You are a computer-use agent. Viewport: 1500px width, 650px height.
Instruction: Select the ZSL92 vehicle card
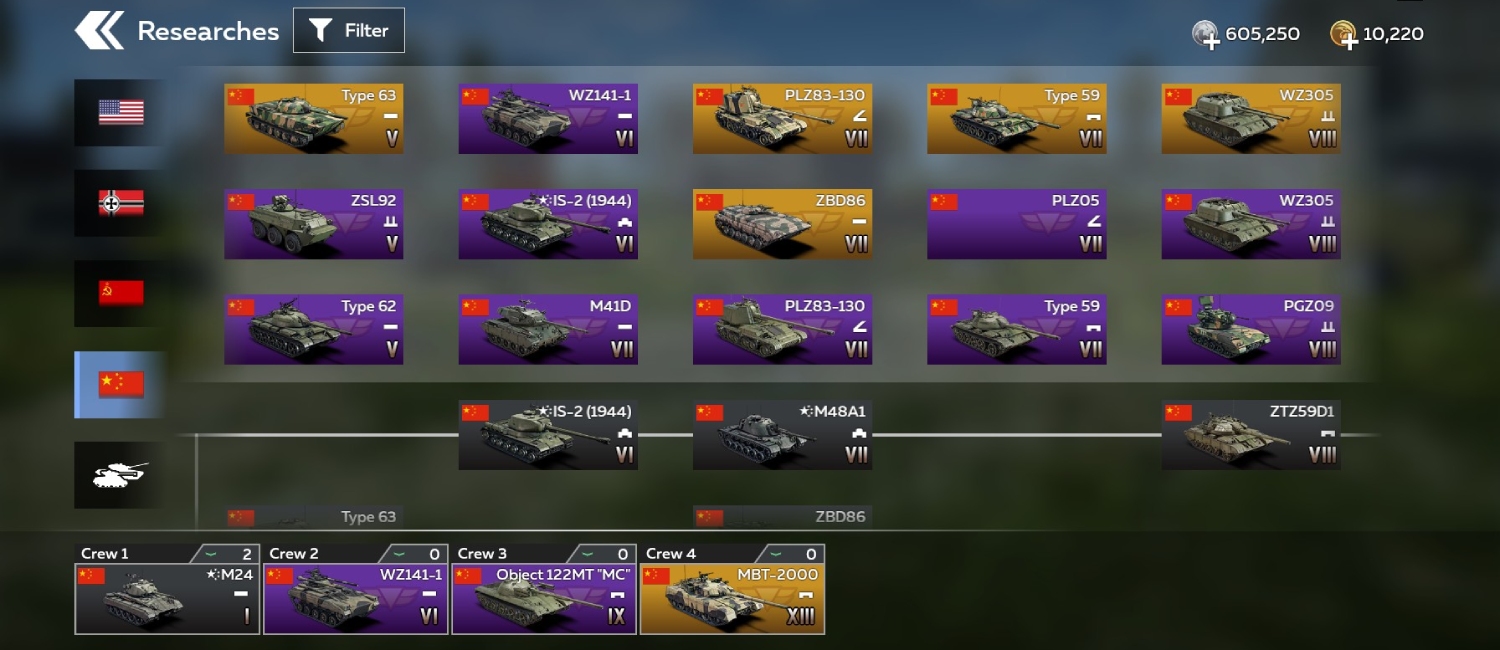pyautogui.click(x=314, y=224)
